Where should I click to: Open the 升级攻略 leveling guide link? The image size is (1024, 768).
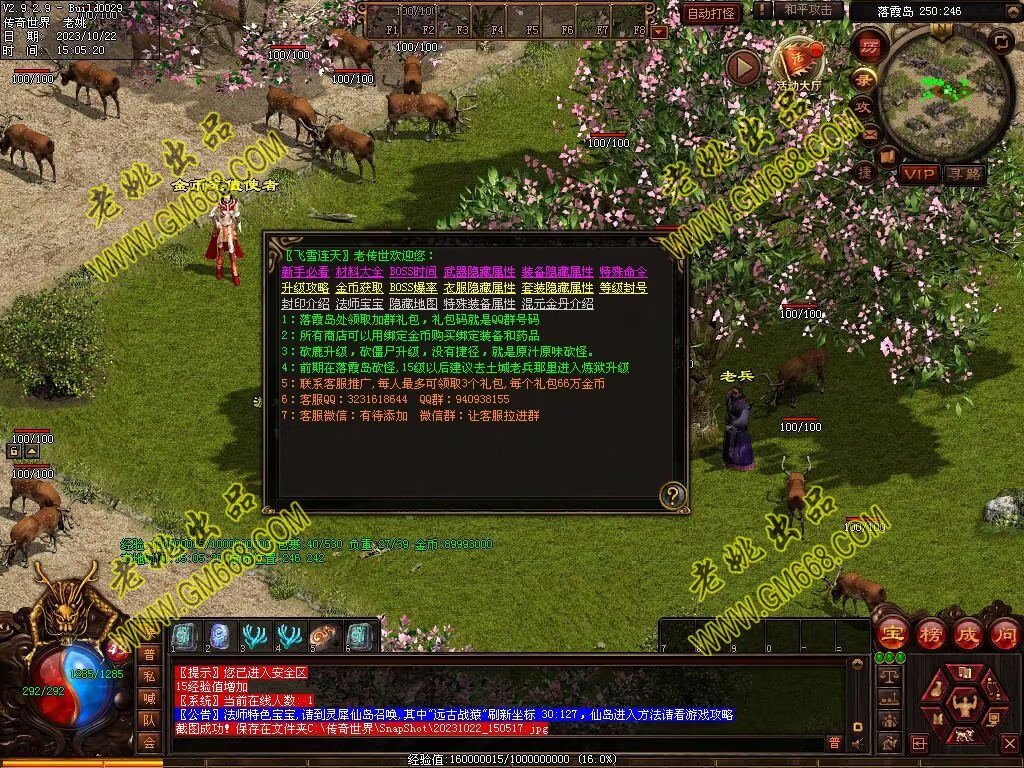pos(305,288)
